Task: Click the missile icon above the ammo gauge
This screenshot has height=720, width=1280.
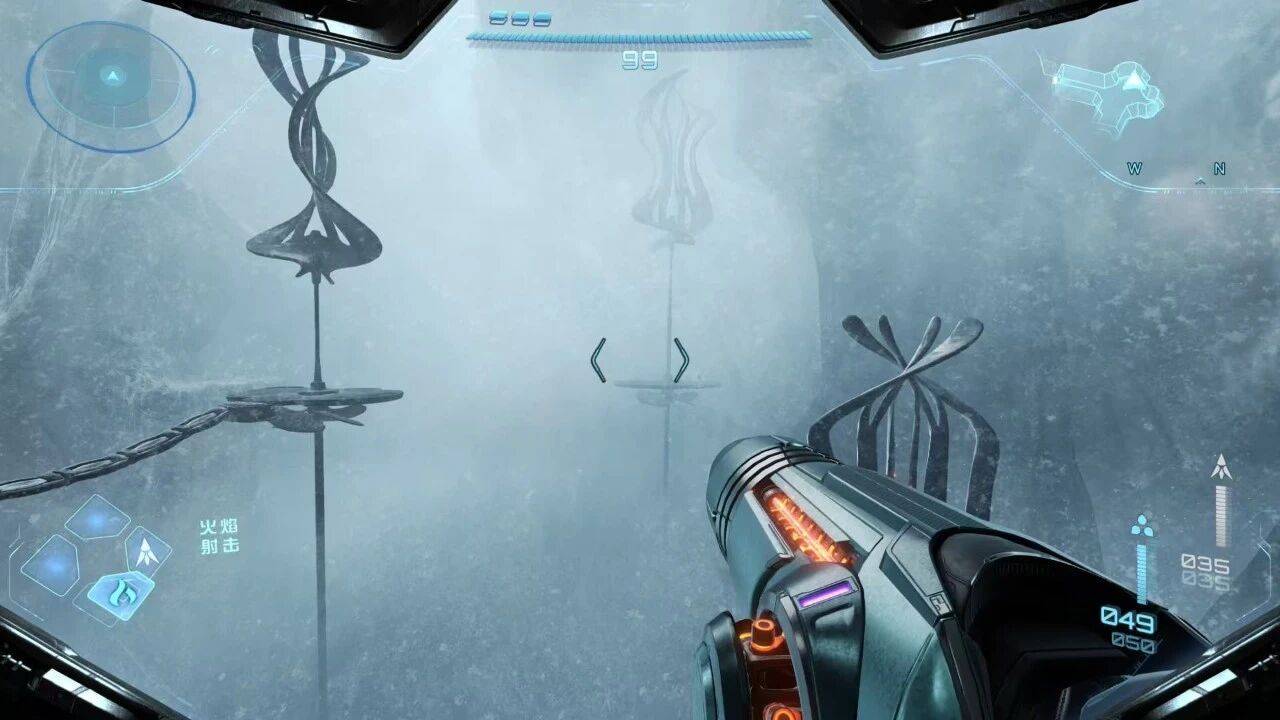Action: [x=1220, y=468]
